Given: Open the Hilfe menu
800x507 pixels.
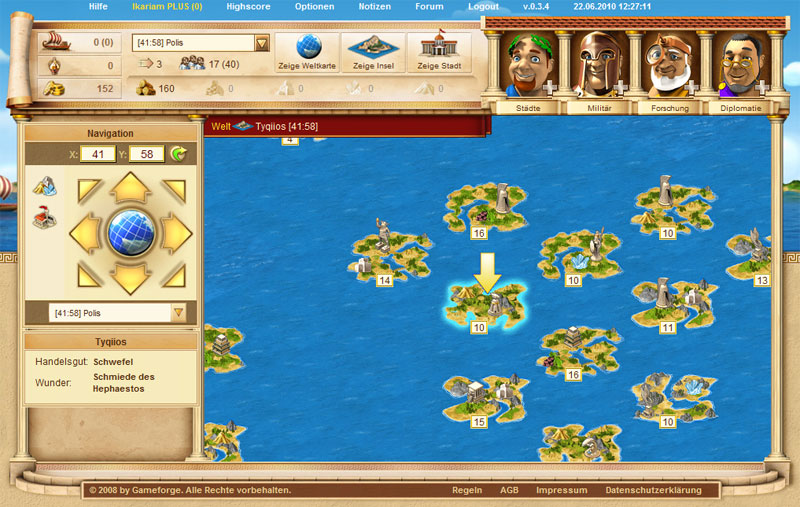Looking at the screenshot, I should coord(98,6).
